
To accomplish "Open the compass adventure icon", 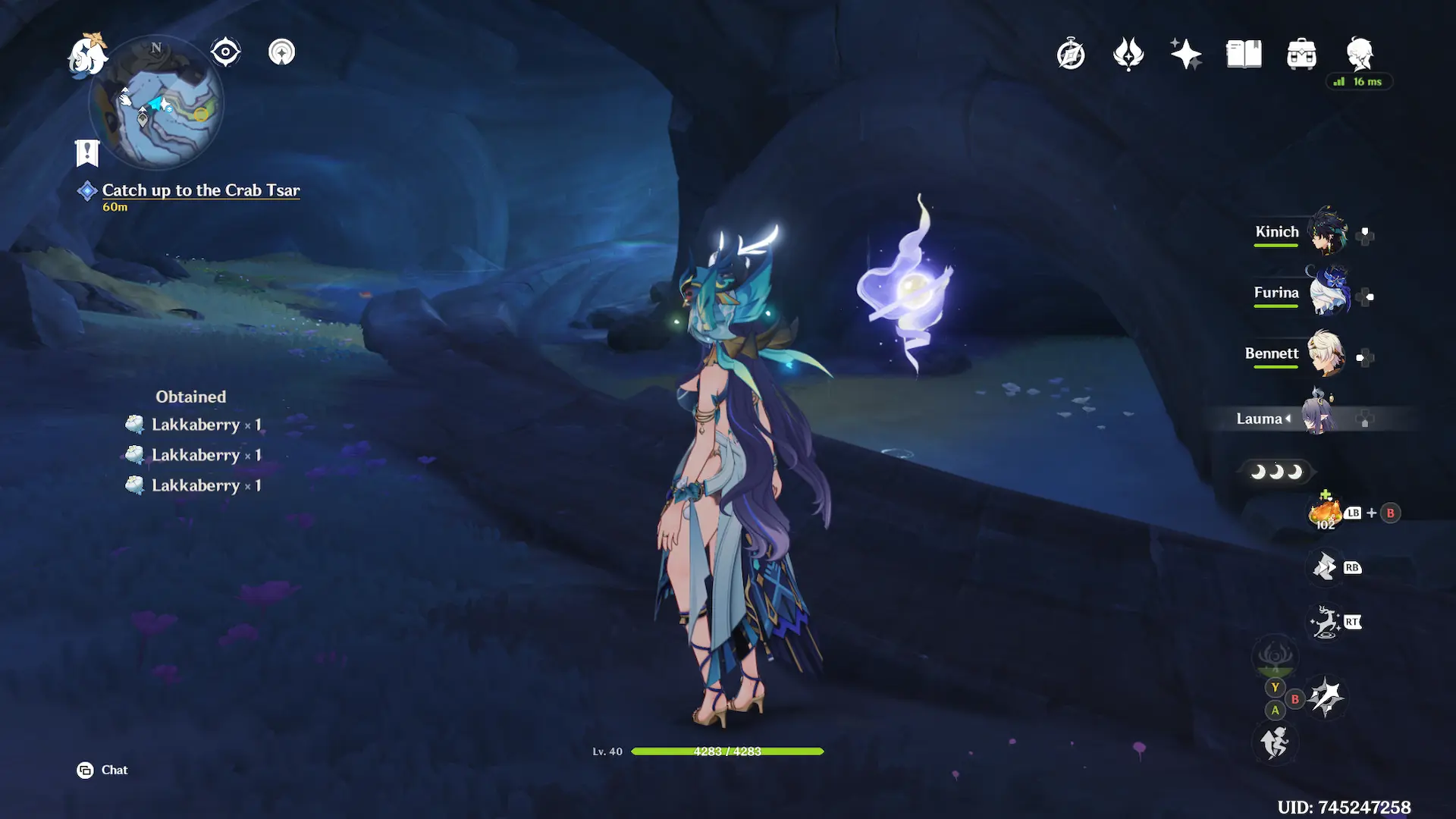I will coord(1071,54).
